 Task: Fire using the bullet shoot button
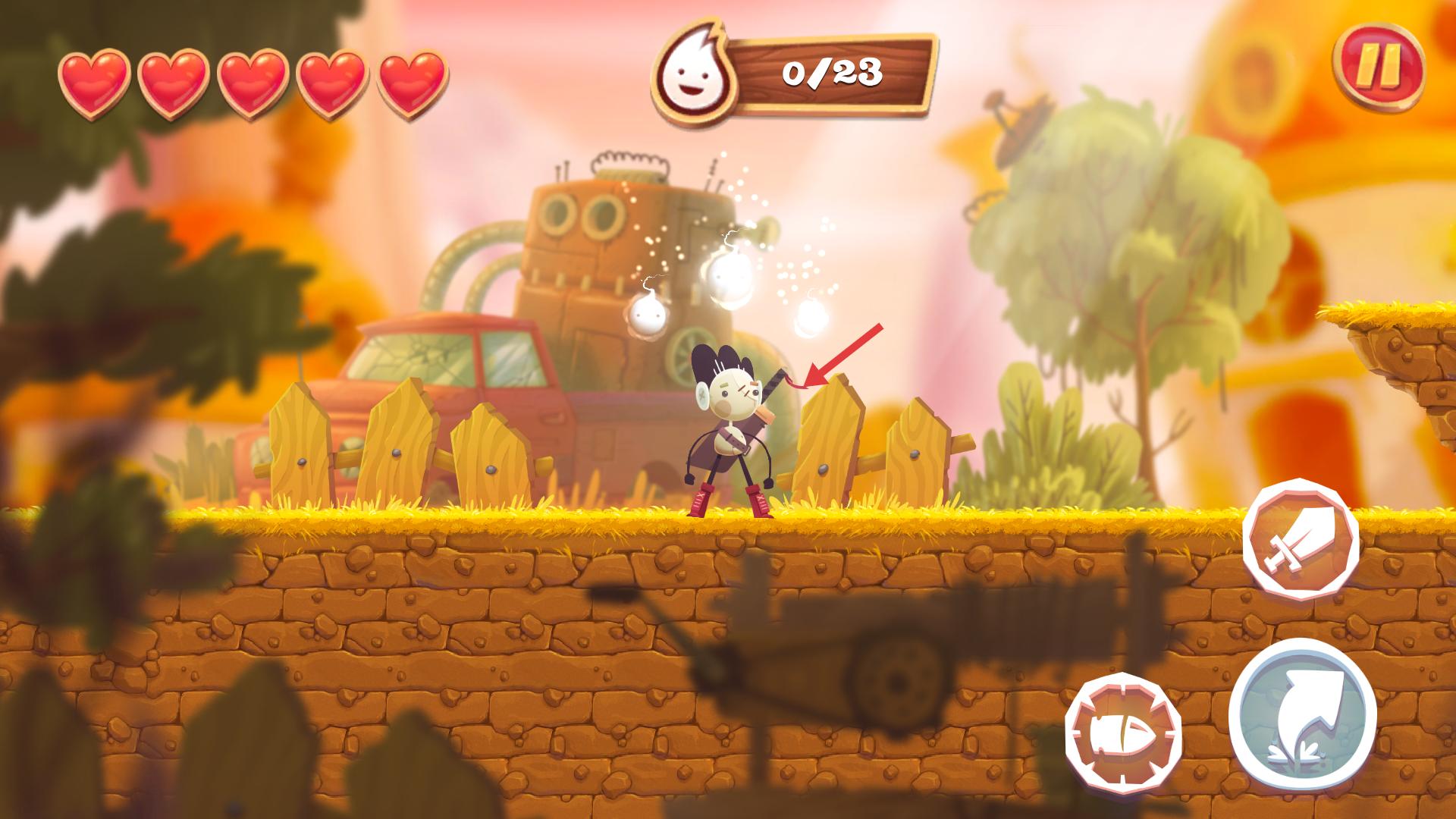(x=1123, y=732)
